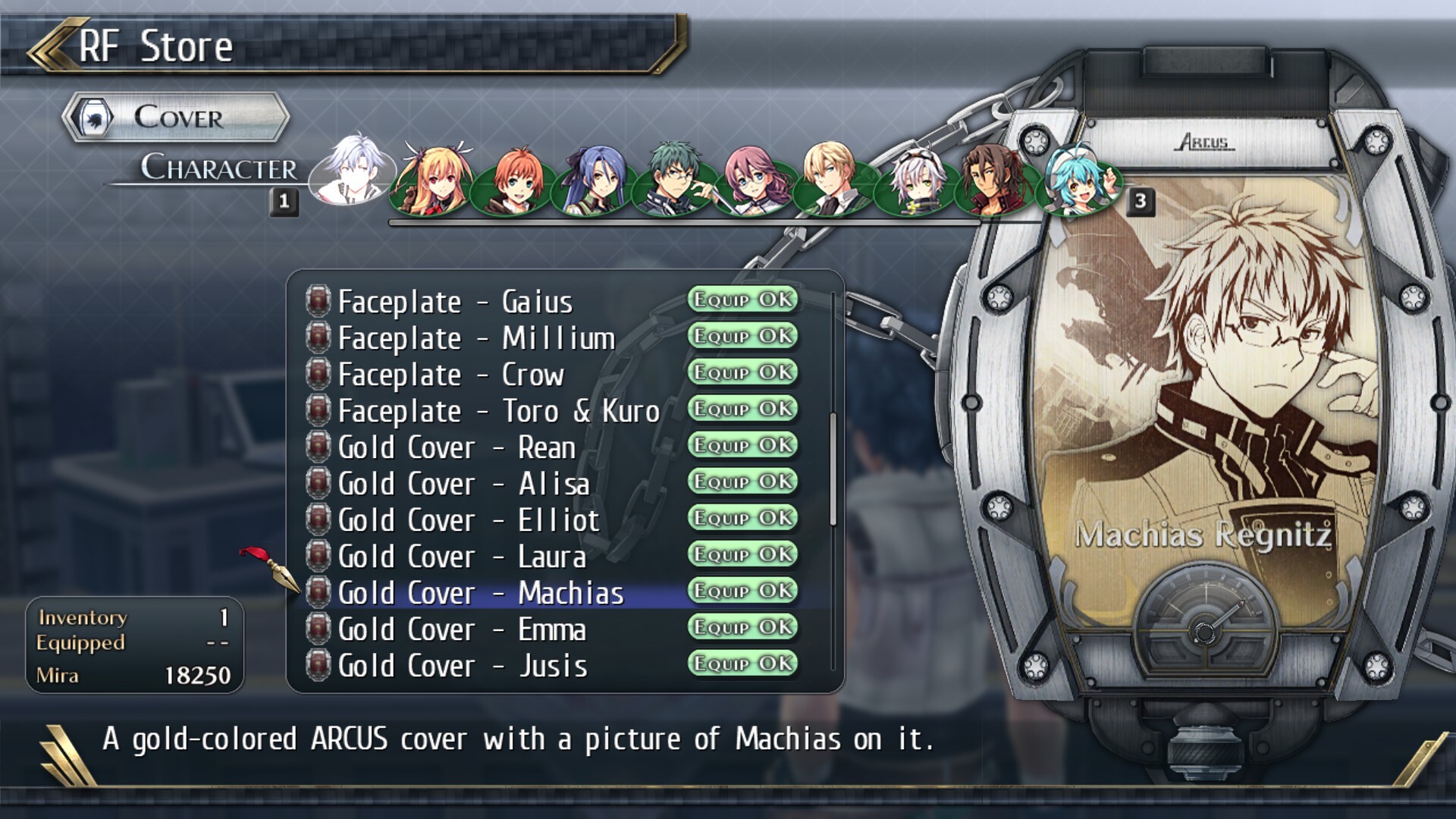The height and width of the screenshot is (819, 1456).
Task: Click the item icon beside Gold Cover - Emma
Action: pos(318,629)
